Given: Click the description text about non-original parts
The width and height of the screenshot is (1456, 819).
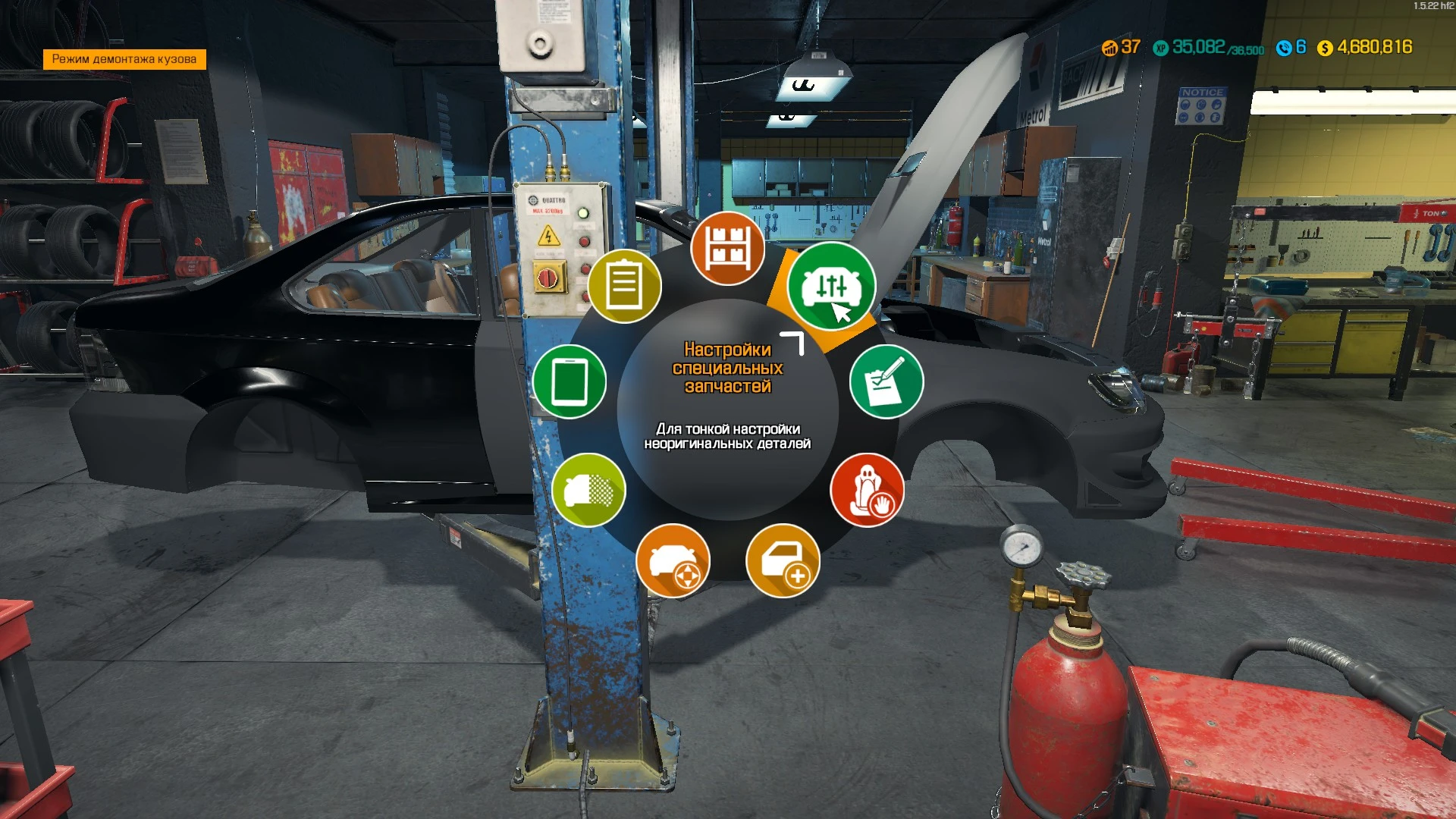Looking at the screenshot, I should pyautogui.click(x=729, y=435).
